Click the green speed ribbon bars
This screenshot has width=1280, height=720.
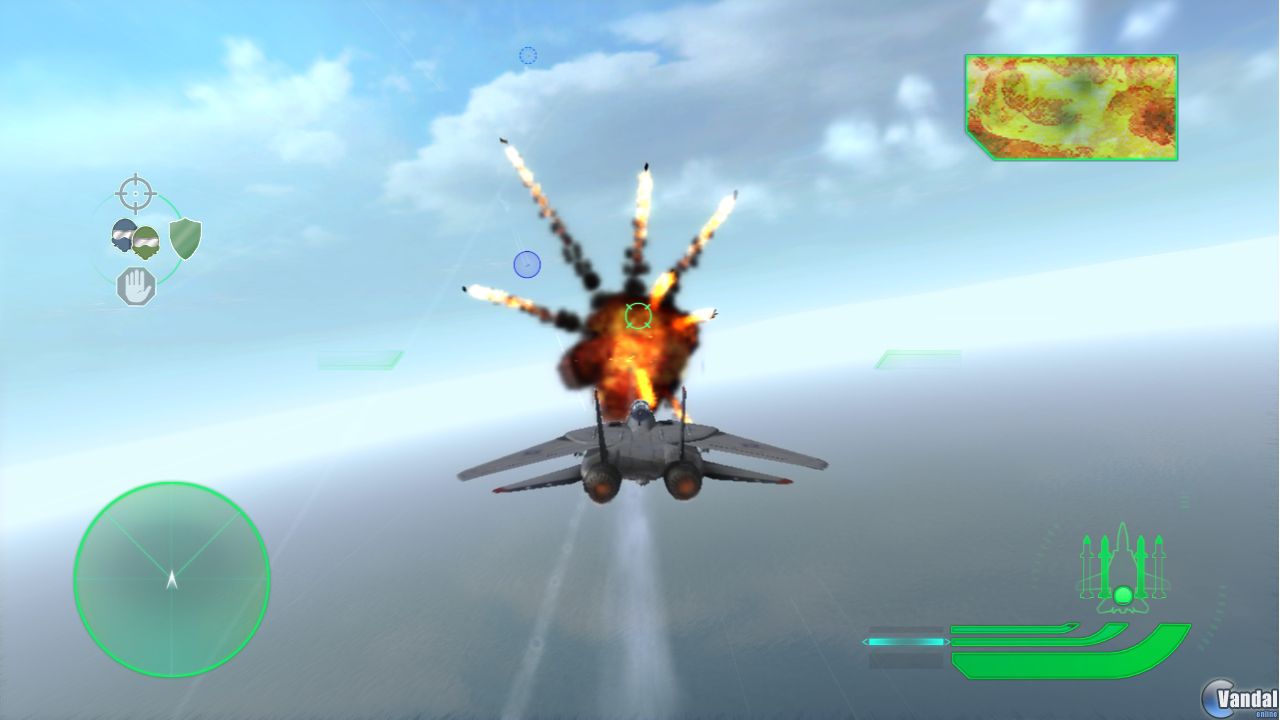pos(1060,648)
